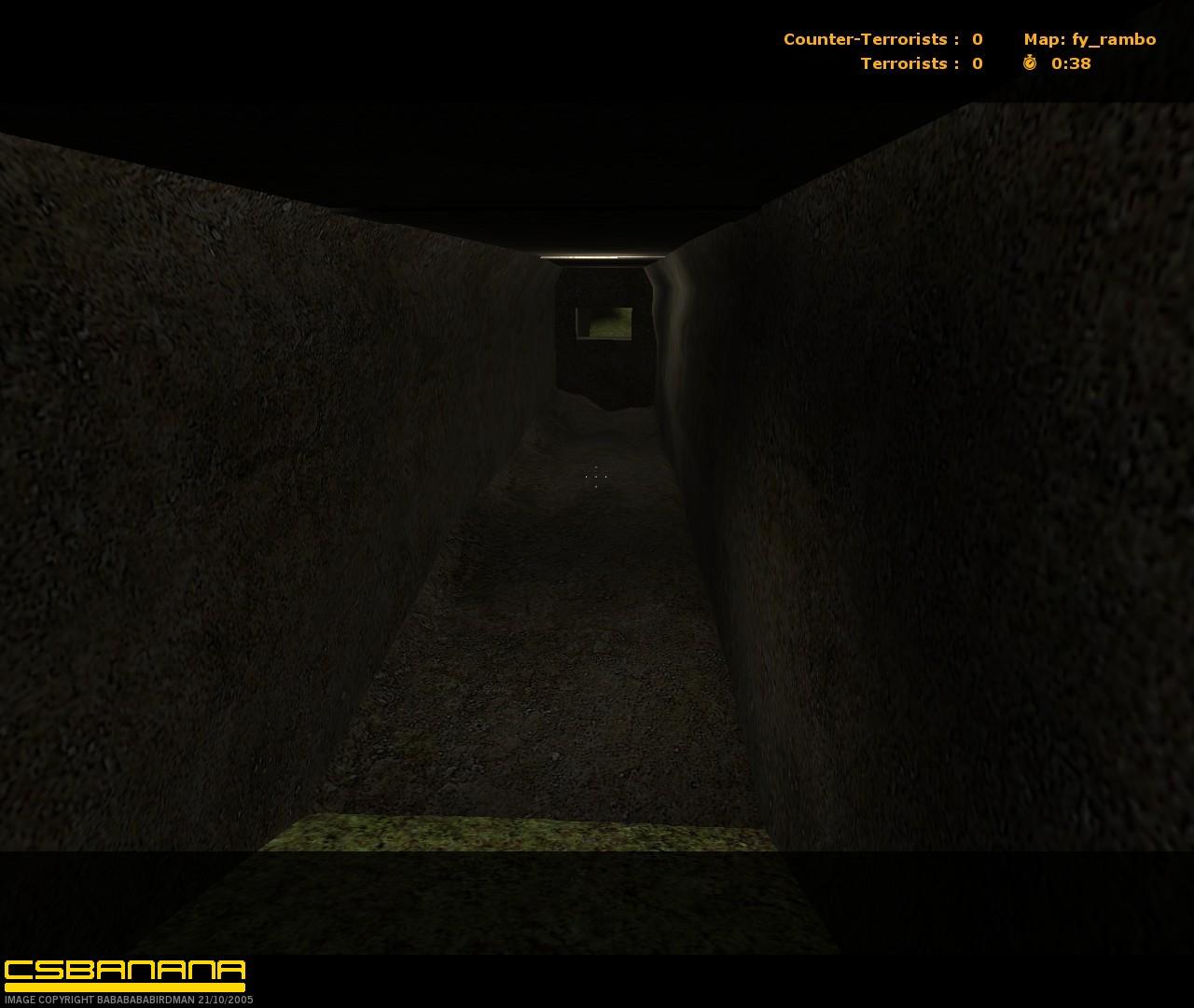
Task: Click the crosshair in the tunnel center
Action: tap(596, 477)
